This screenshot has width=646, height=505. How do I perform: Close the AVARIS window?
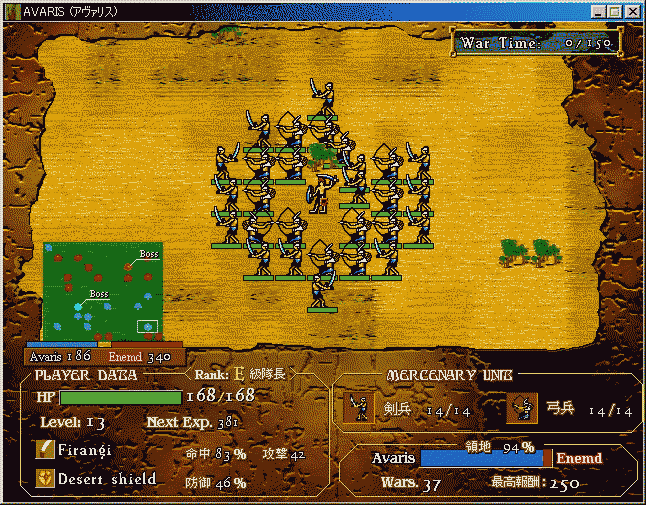point(632,11)
